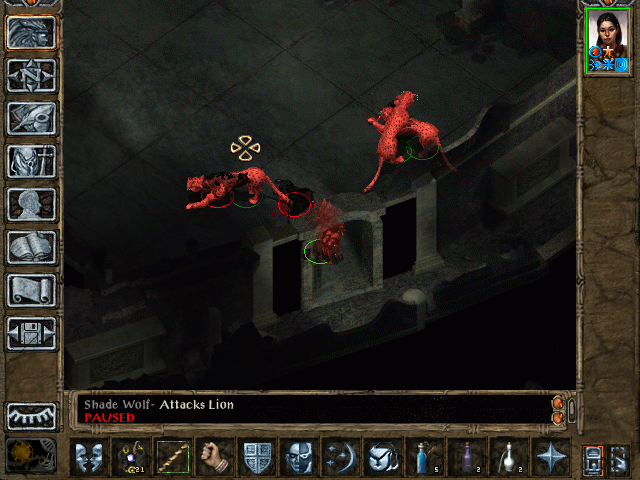Activate the shield guard action
The width and height of the screenshot is (640, 480).
tap(257, 457)
